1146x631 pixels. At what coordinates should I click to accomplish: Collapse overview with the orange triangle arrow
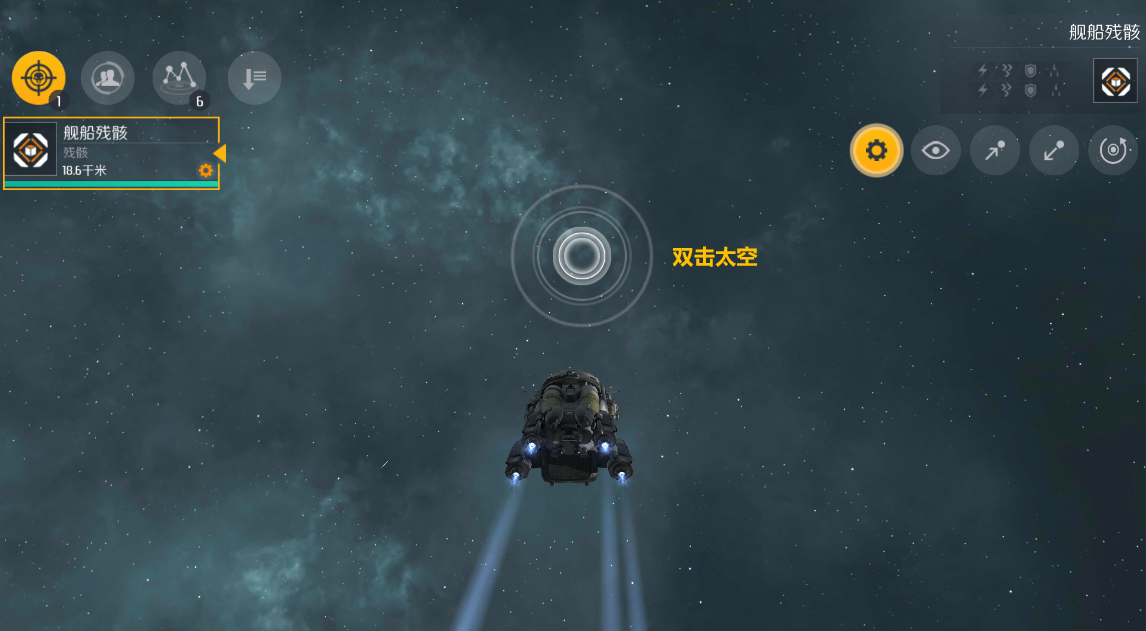tap(220, 153)
